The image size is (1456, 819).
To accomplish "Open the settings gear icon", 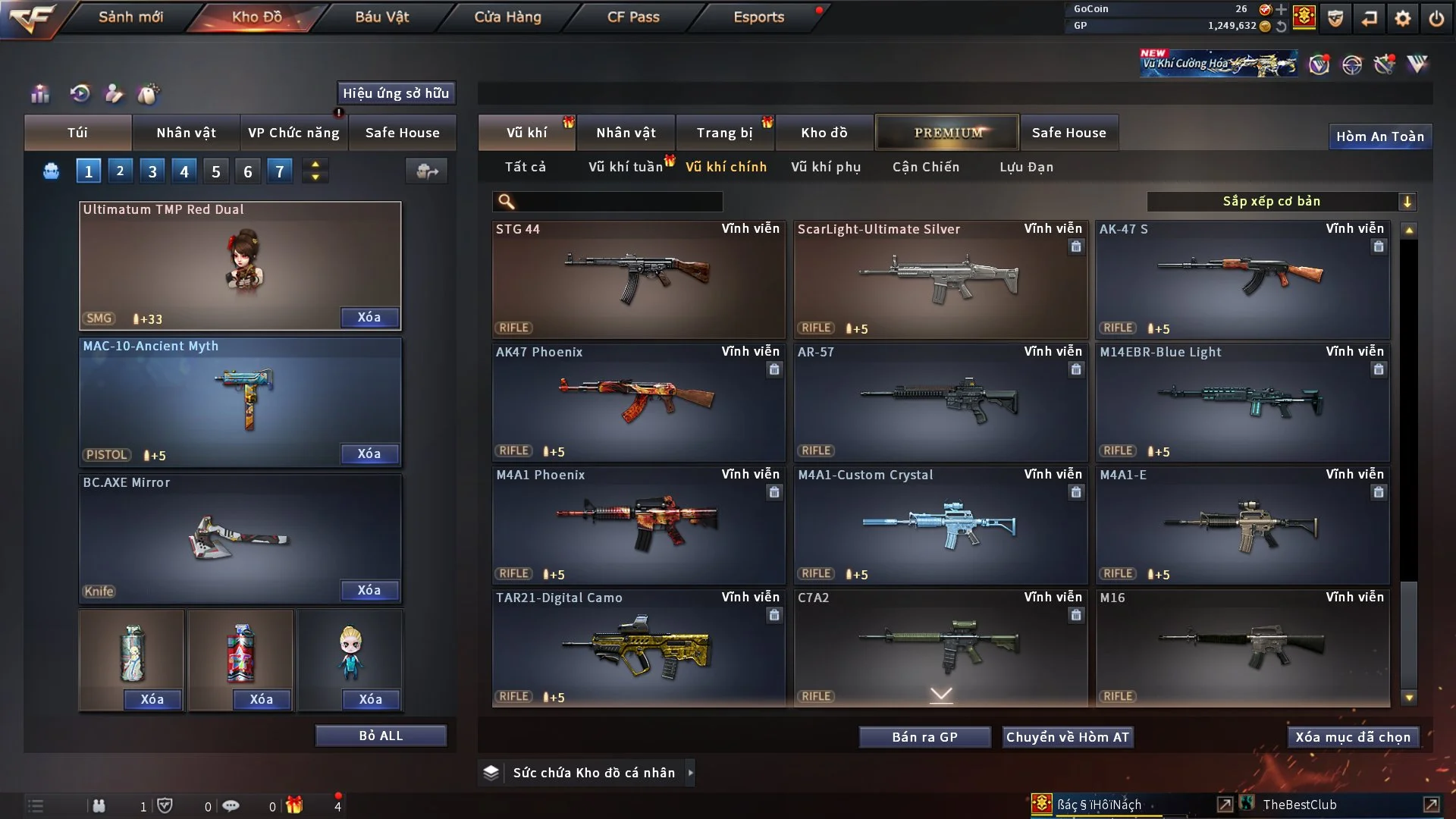I will pos(1404,17).
